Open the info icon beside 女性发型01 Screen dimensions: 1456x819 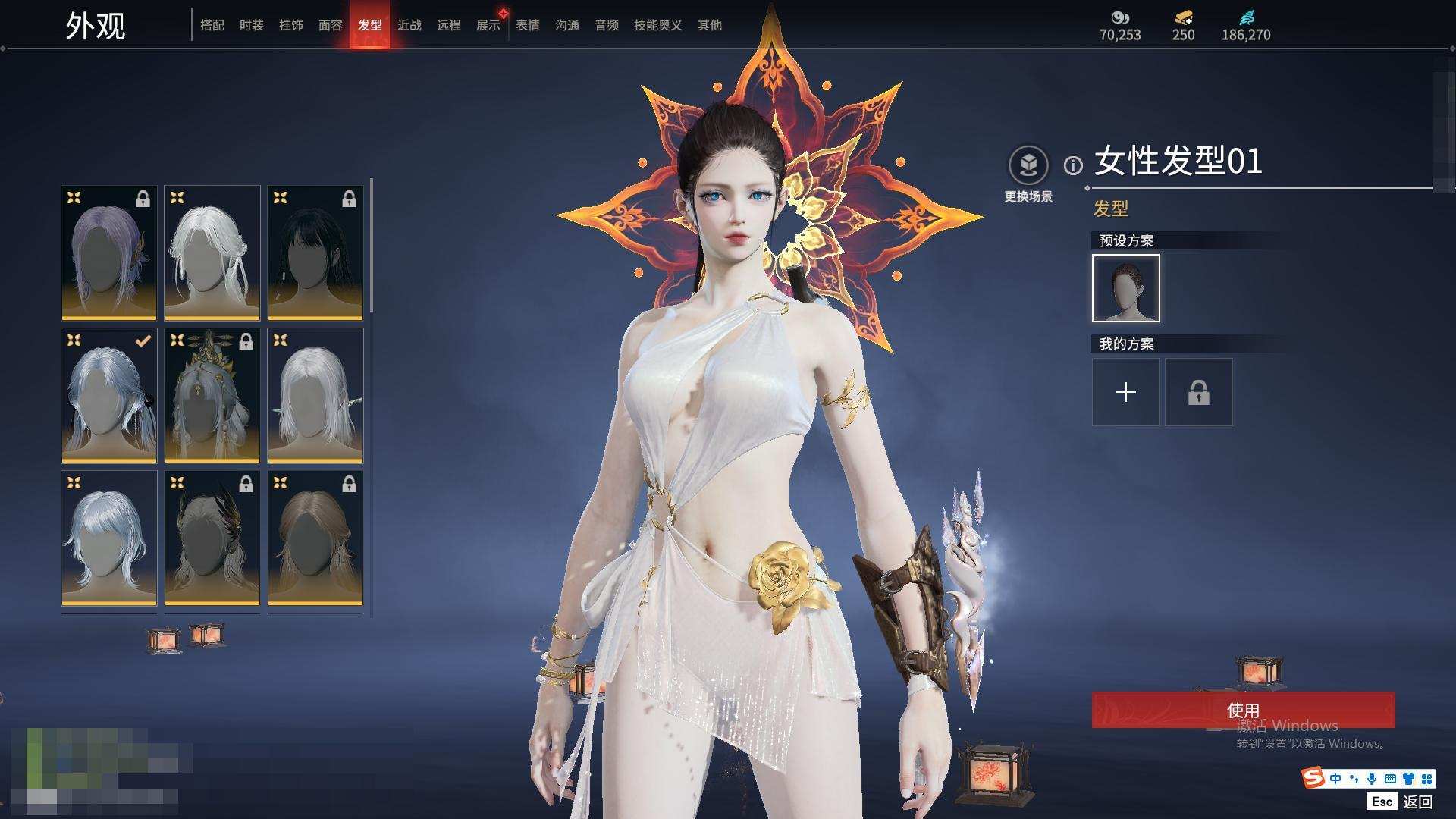pyautogui.click(x=1073, y=165)
